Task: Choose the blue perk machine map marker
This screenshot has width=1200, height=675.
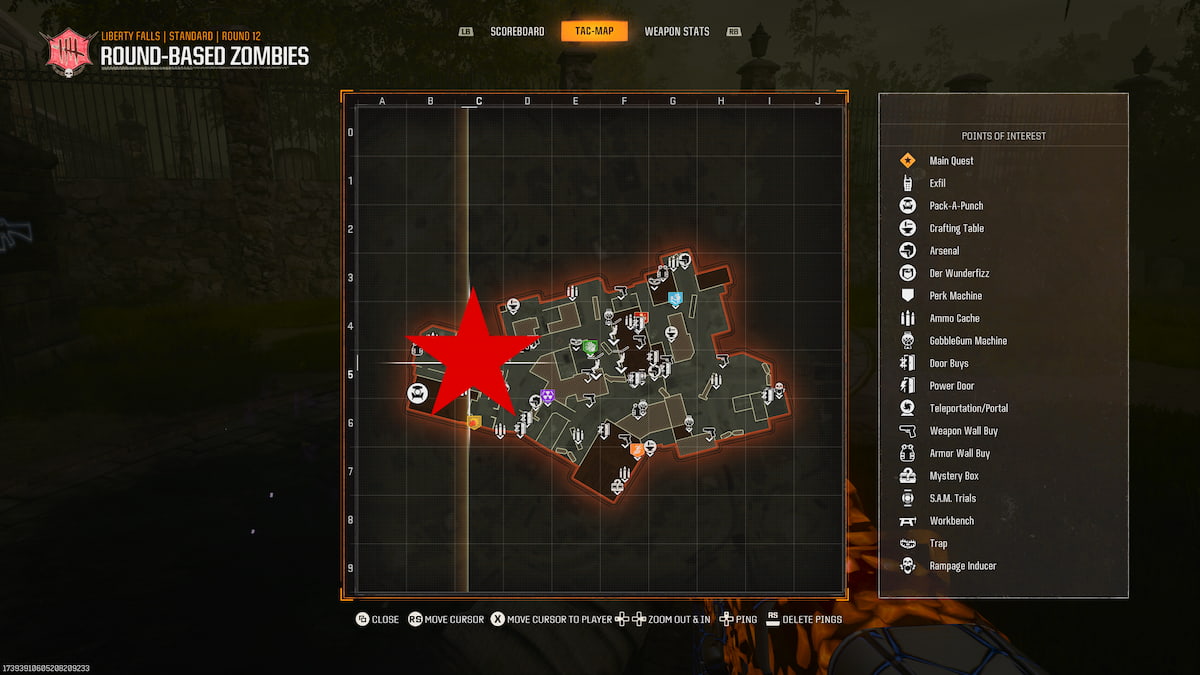Action: (675, 298)
